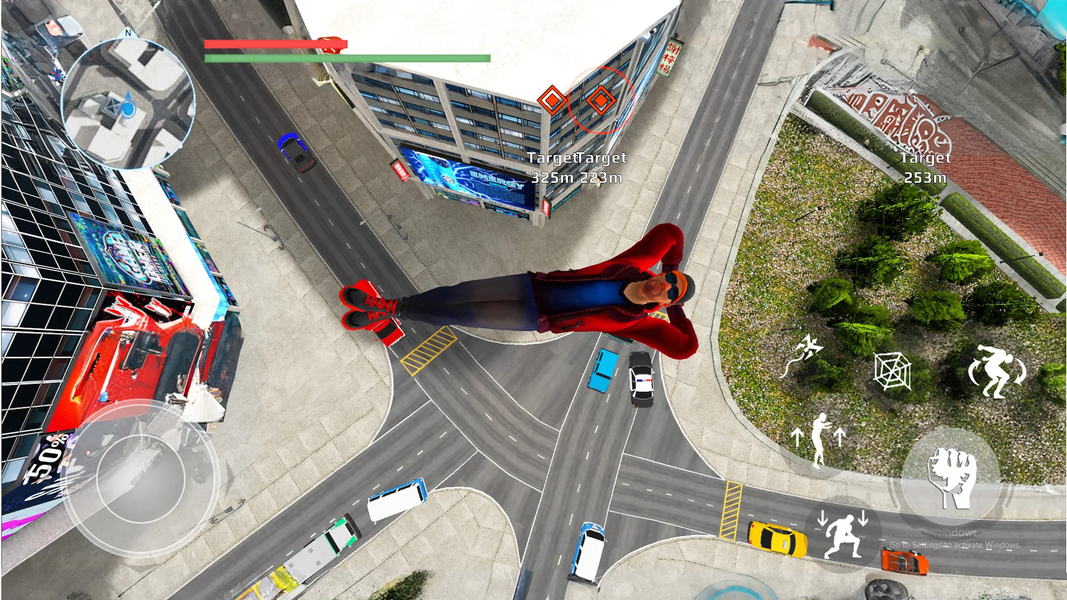The width and height of the screenshot is (1067, 600).
Task: Tap the fly upward figure icon
Action: [818, 439]
